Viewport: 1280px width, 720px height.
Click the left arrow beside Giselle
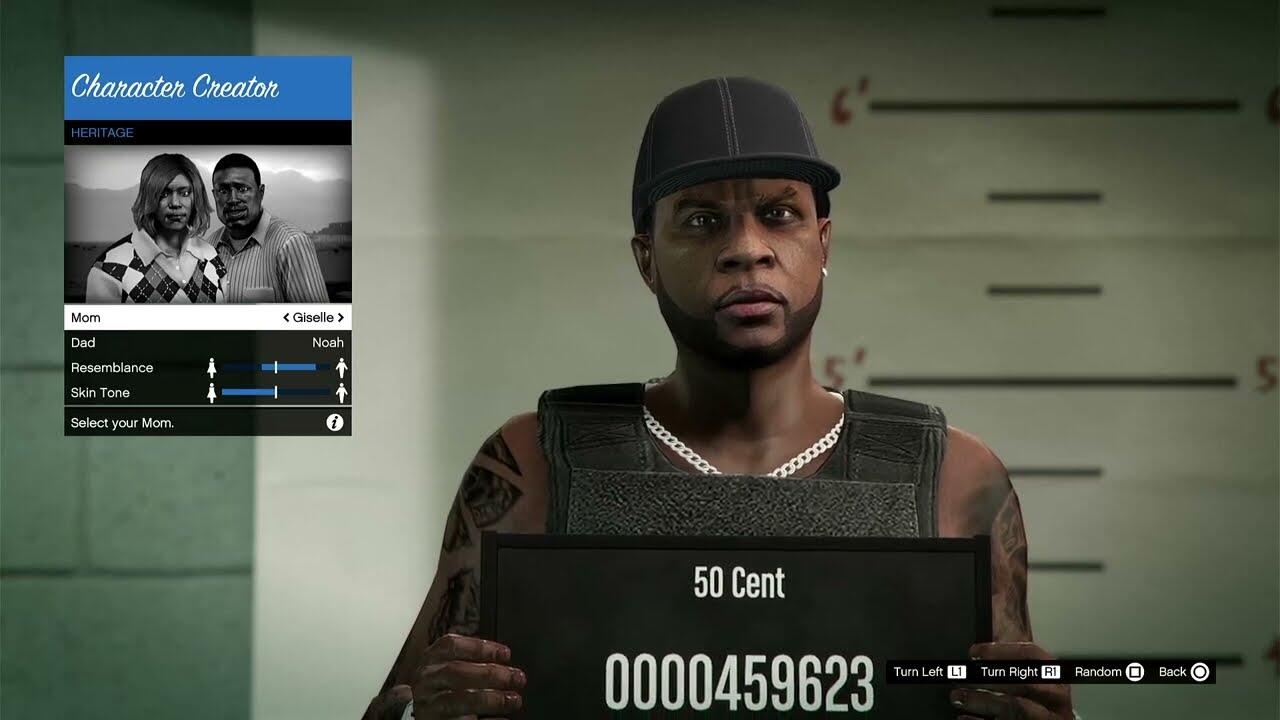pos(287,318)
